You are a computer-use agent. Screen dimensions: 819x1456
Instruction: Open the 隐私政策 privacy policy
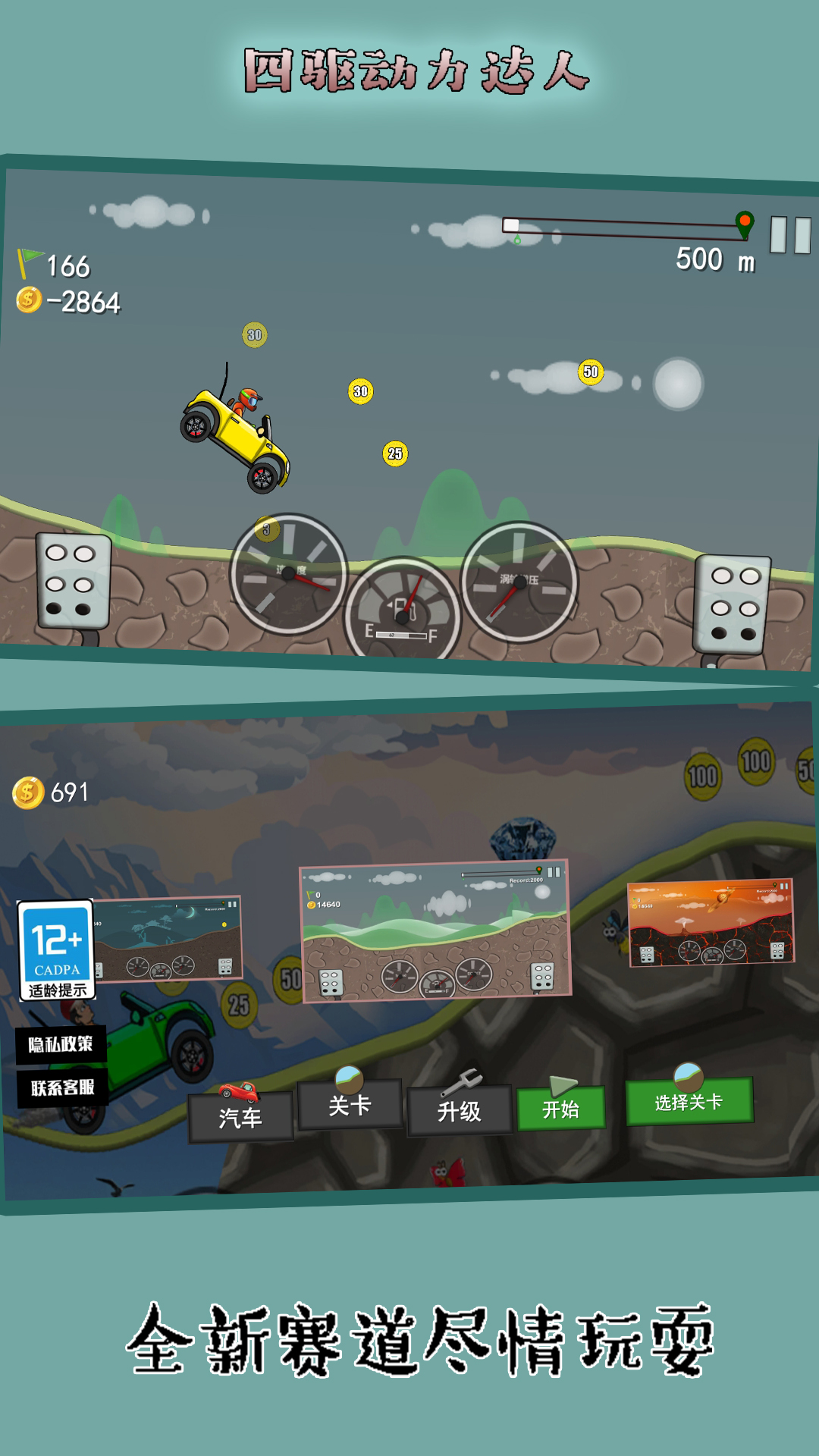61,1044
